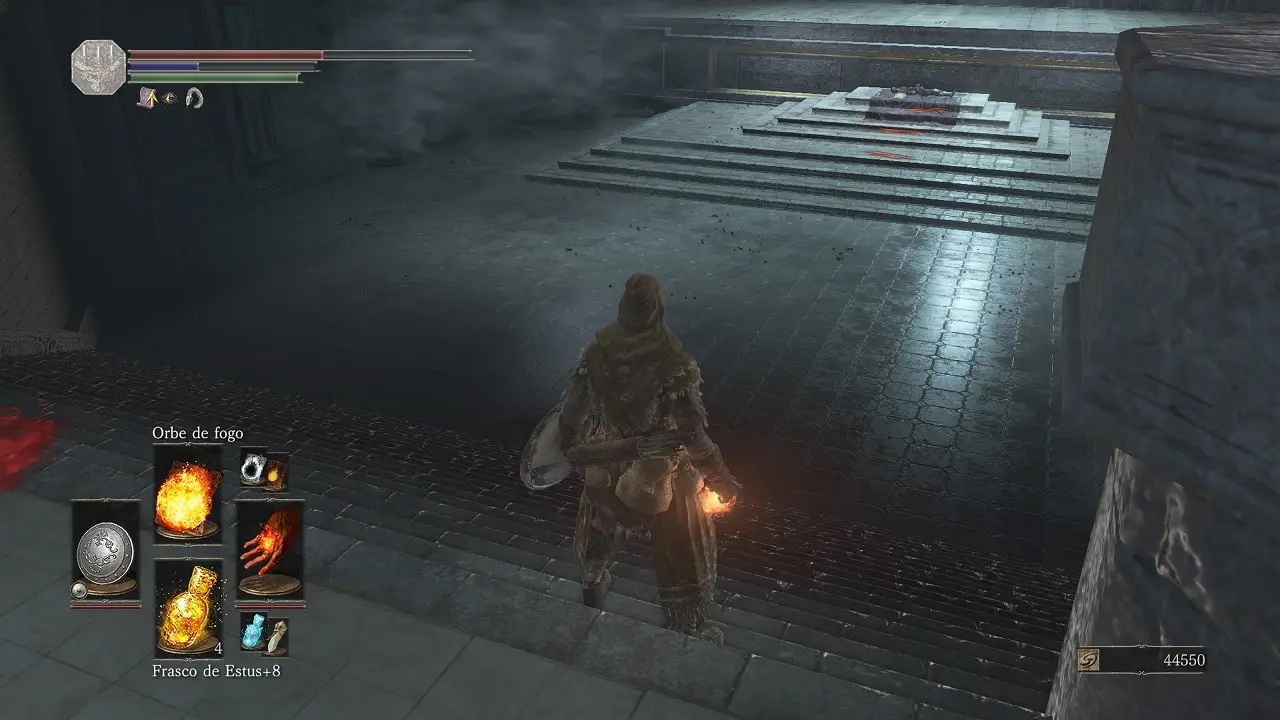The width and height of the screenshot is (1280, 720).
Task: Click the diamond-shaped status effect icon
Action: [x=169, y=97]
